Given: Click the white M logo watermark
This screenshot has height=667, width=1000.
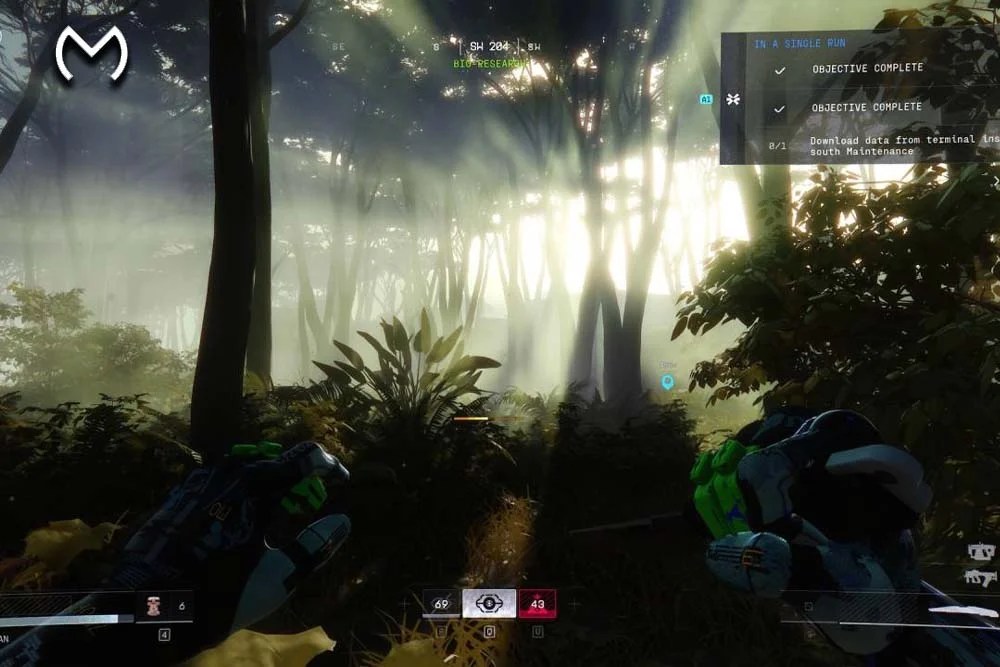Looking at the screenshot, I should [91, 53].
